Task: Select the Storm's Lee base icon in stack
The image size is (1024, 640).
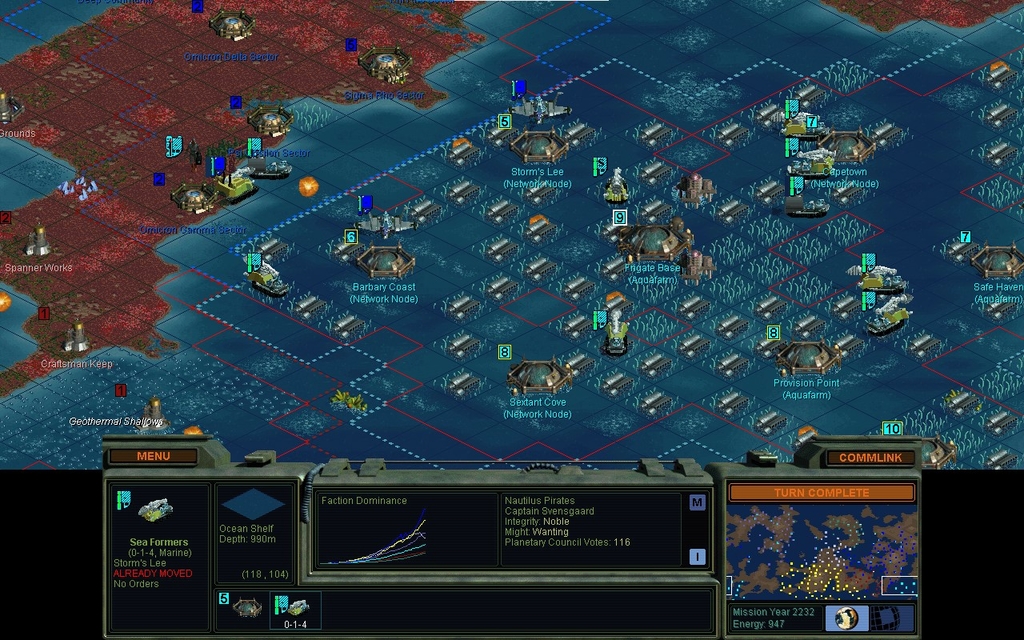Action: click(245, 607)
